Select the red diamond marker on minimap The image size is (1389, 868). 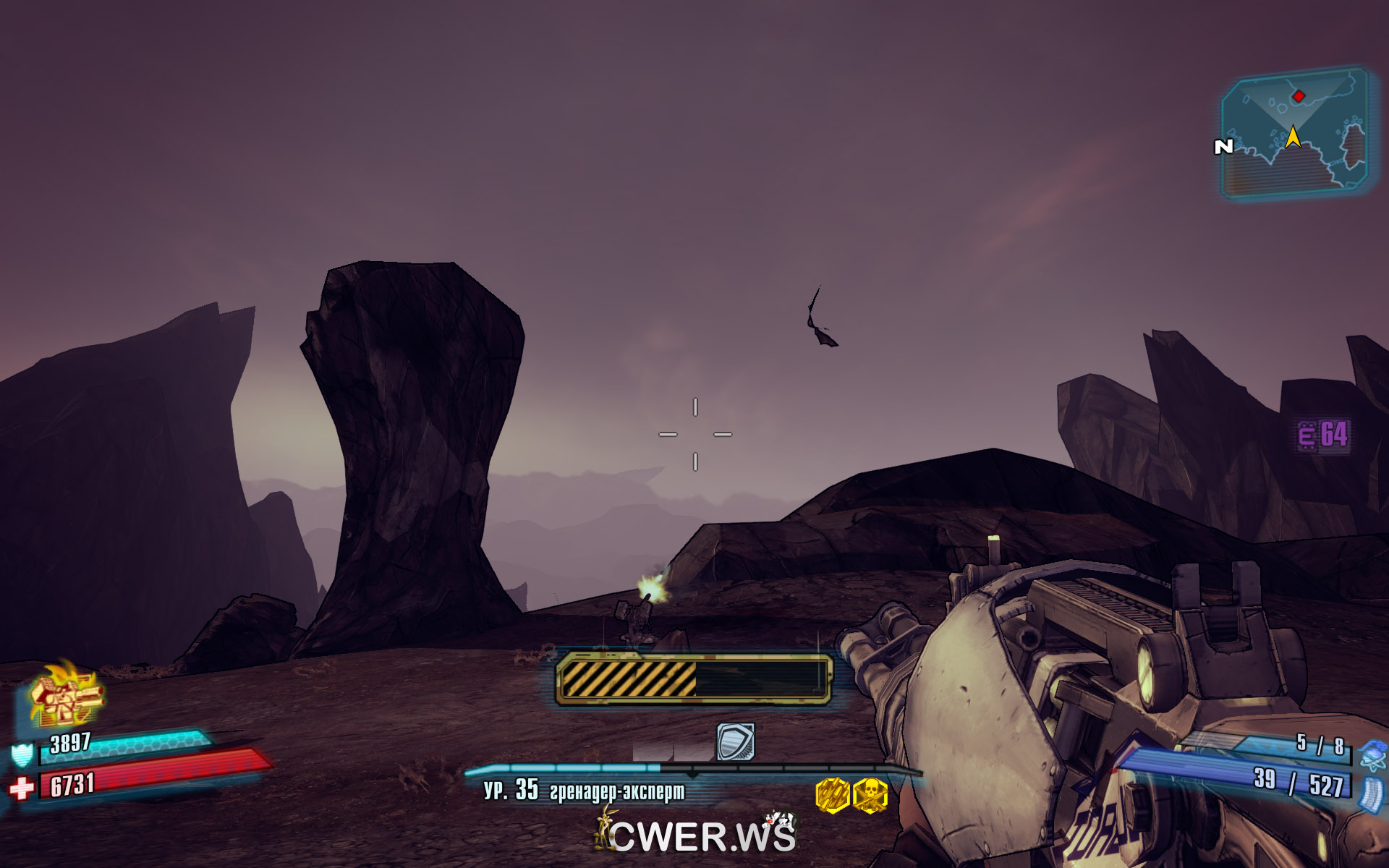pyautogui.click(x=1299, y=95)
